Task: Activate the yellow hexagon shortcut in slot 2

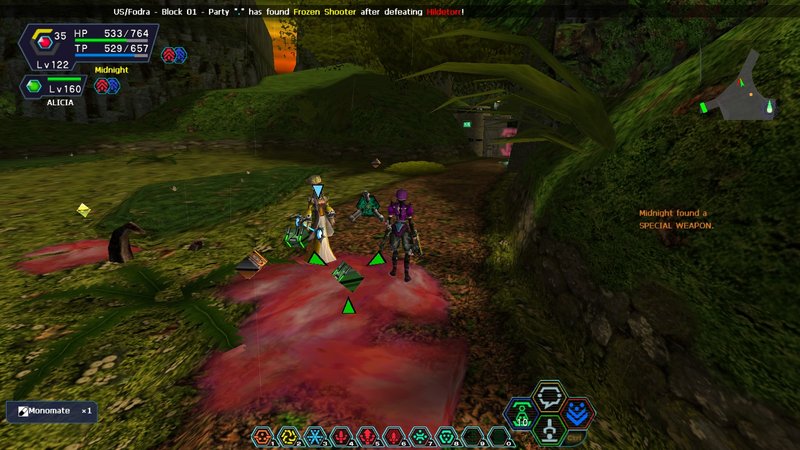Action: [289, 436]
